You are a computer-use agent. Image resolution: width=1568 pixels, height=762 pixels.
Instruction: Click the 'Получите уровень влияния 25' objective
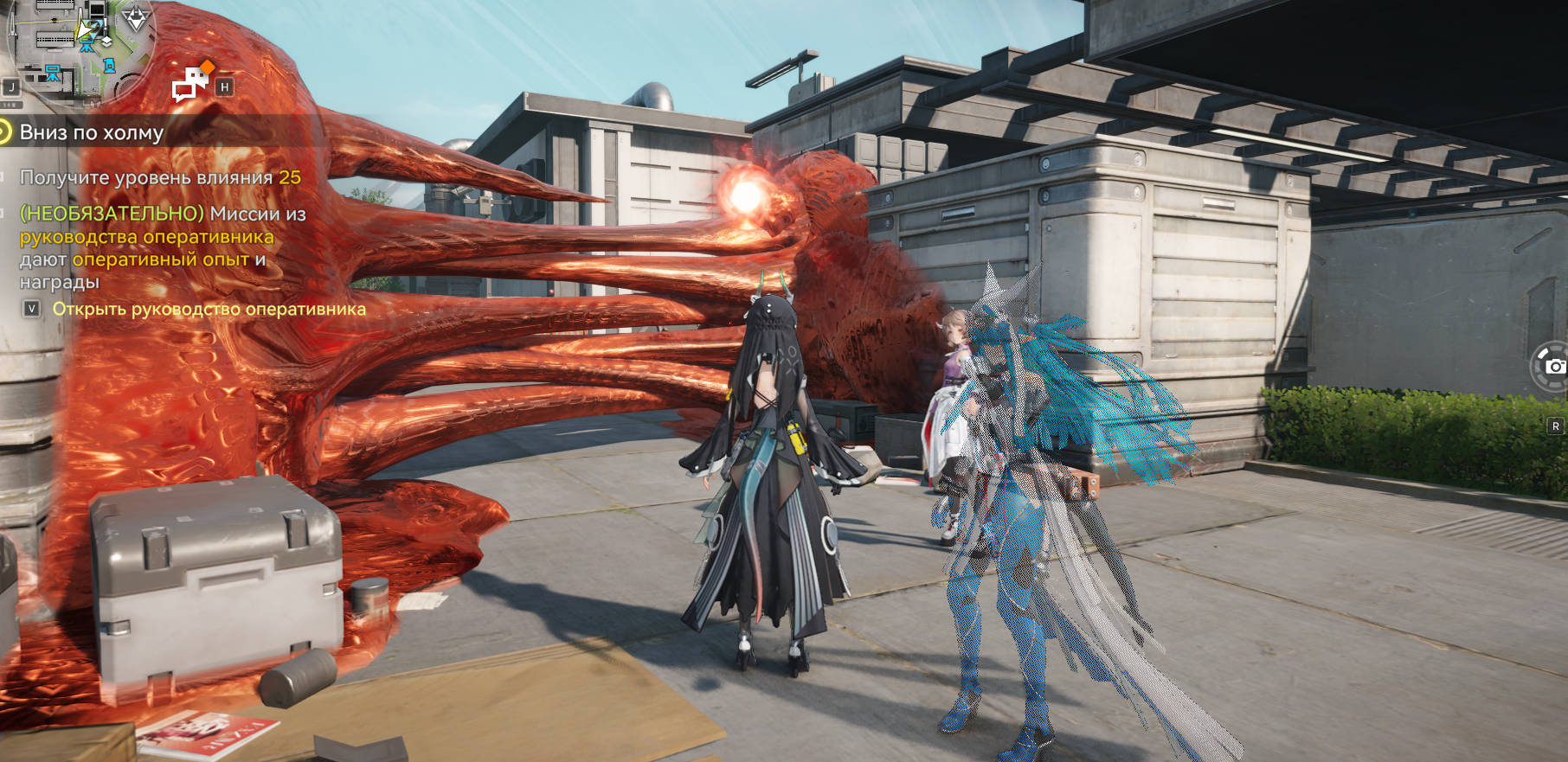point(160,177)
